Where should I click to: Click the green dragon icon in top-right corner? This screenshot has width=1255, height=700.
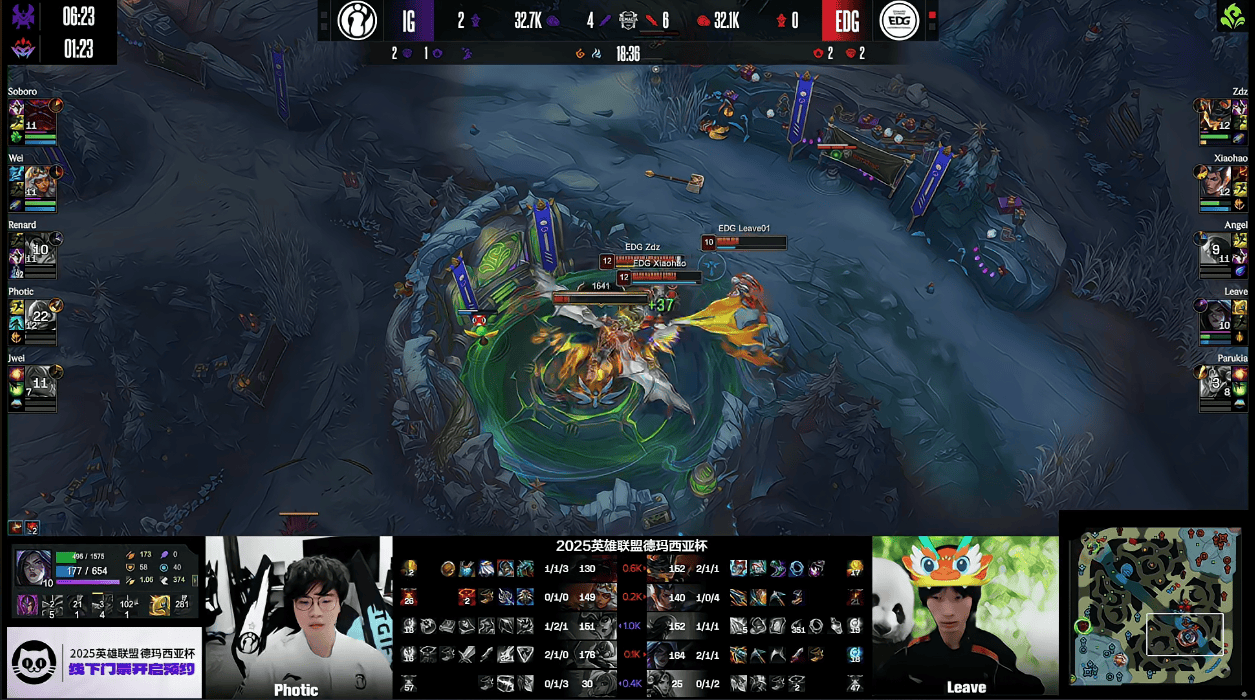pyautogui.click(x=1231, y=16)
